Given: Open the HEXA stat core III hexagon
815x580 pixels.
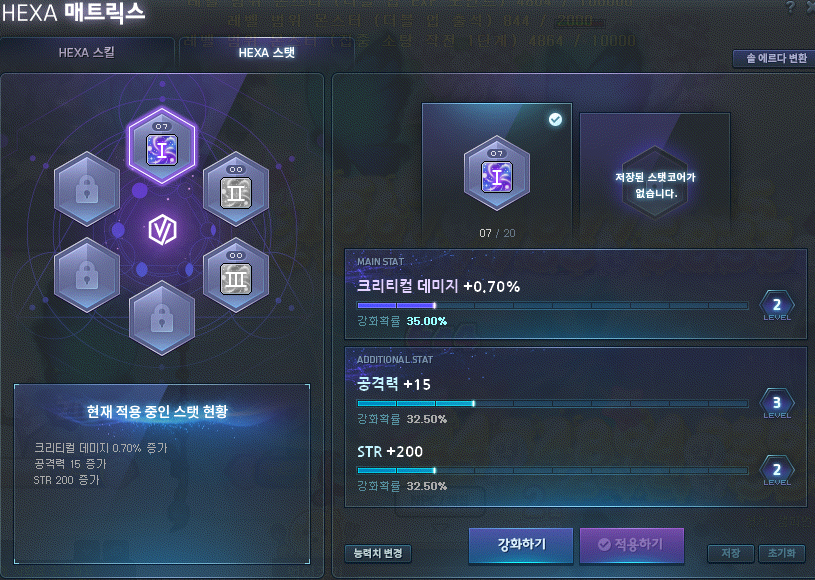Looking at the screenshot, I should pyautogui.click(x=237, y=270).
